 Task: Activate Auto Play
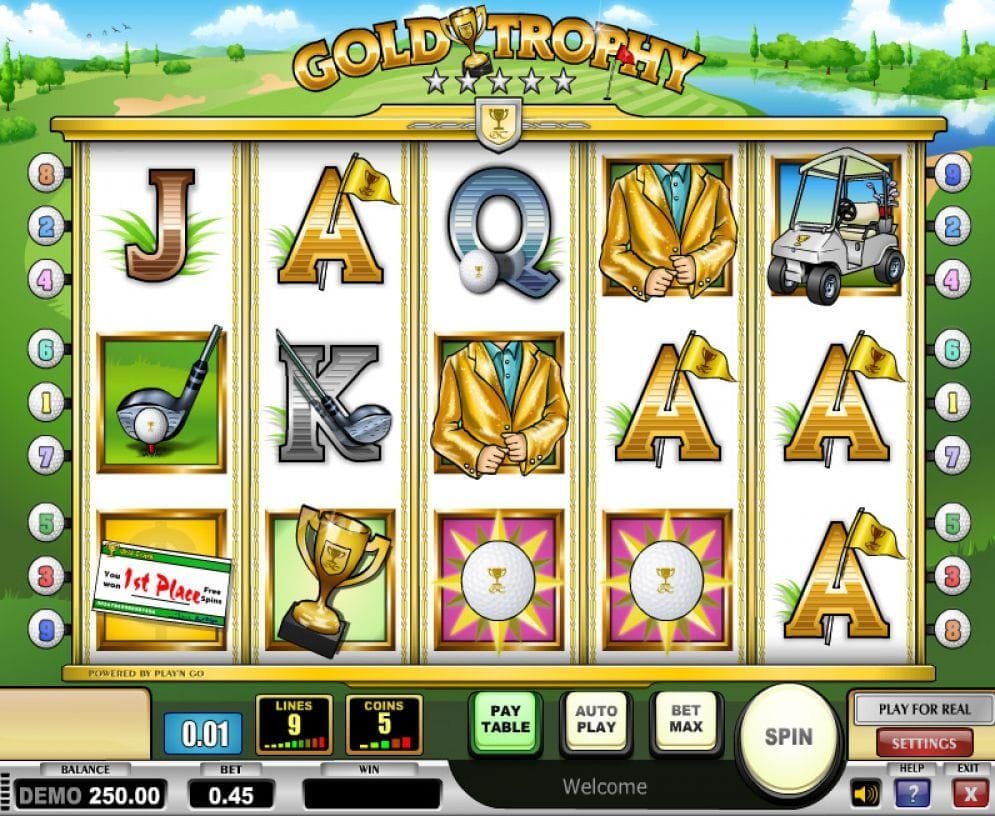click(x=596, y=718)
